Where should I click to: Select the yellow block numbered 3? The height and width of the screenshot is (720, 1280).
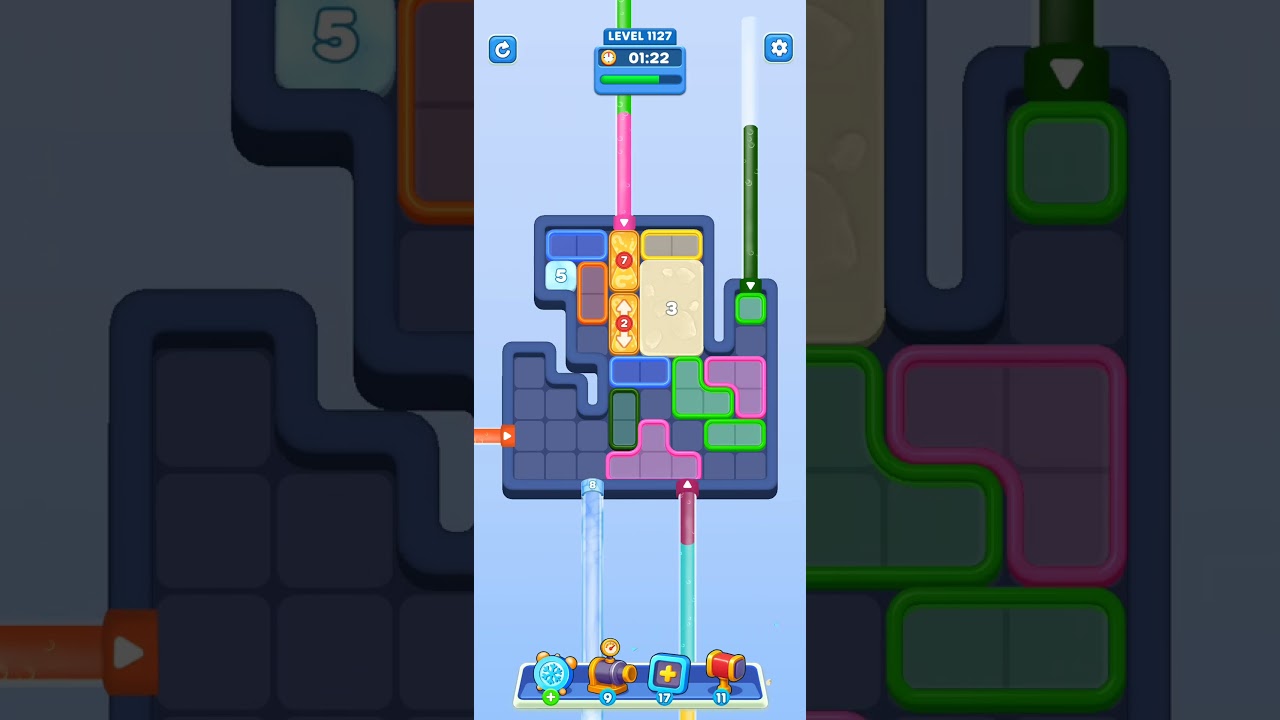(x=672, y=307)
